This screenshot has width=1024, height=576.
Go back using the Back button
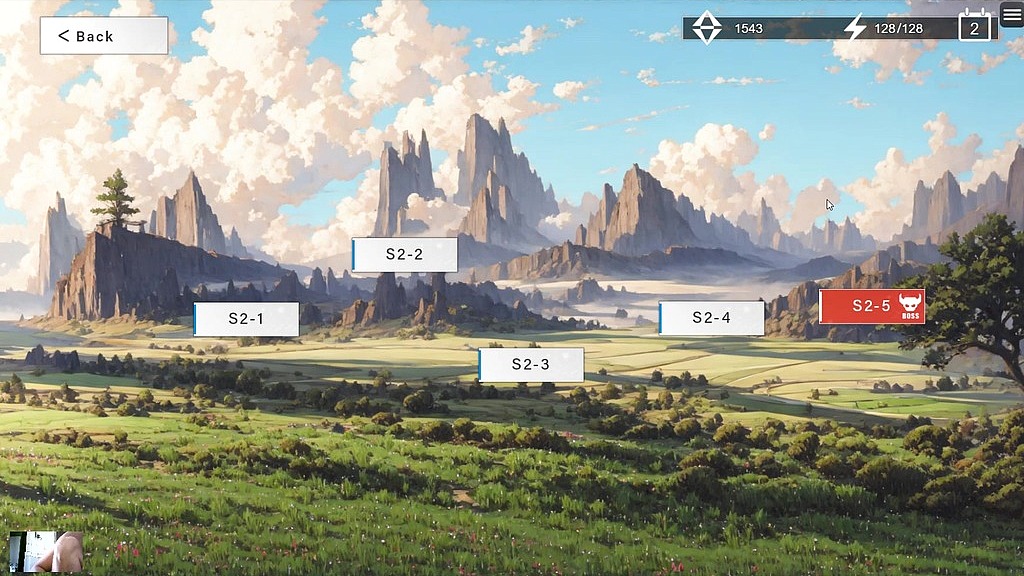(104, 36)
